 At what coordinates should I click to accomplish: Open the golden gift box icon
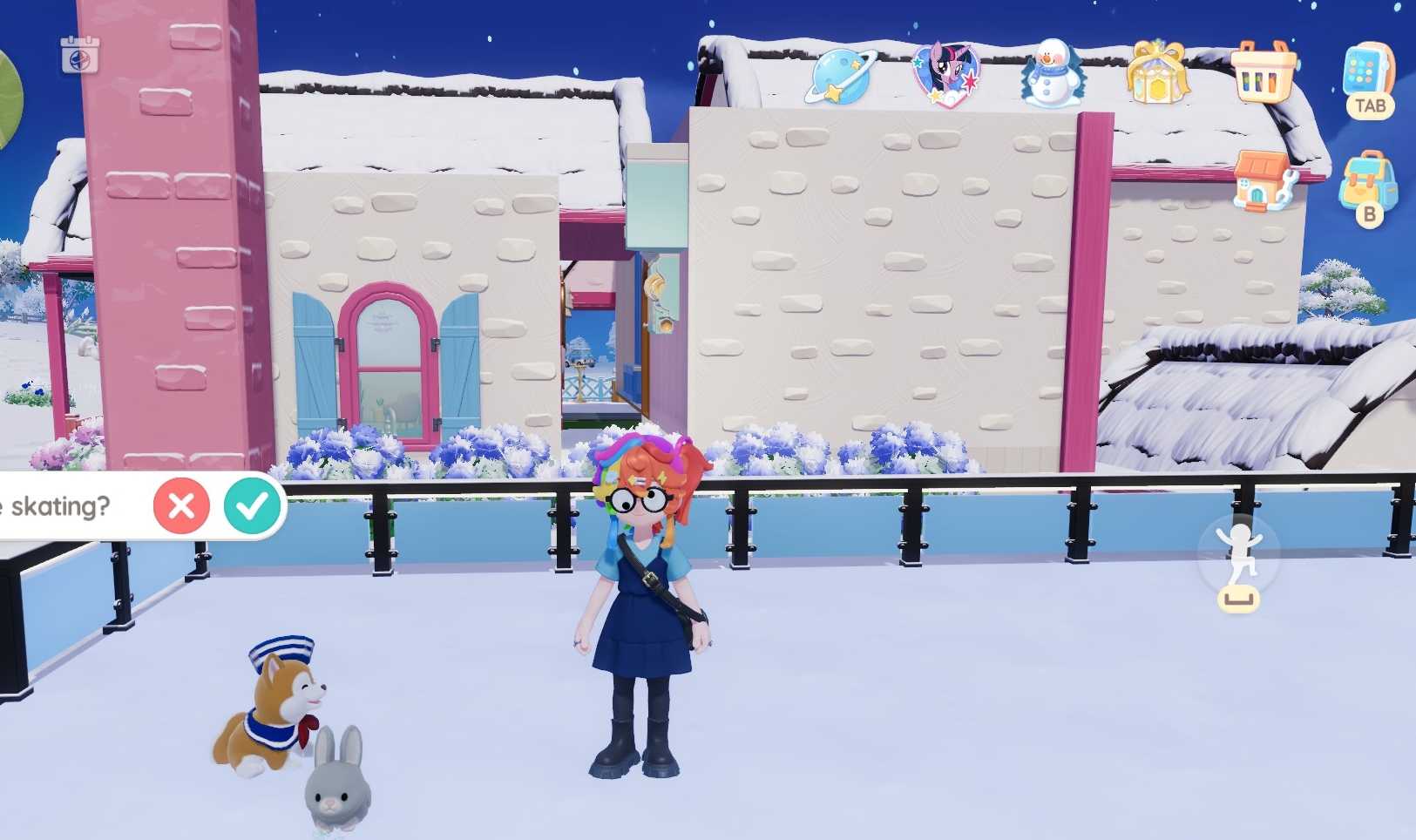coord(1157,73)
